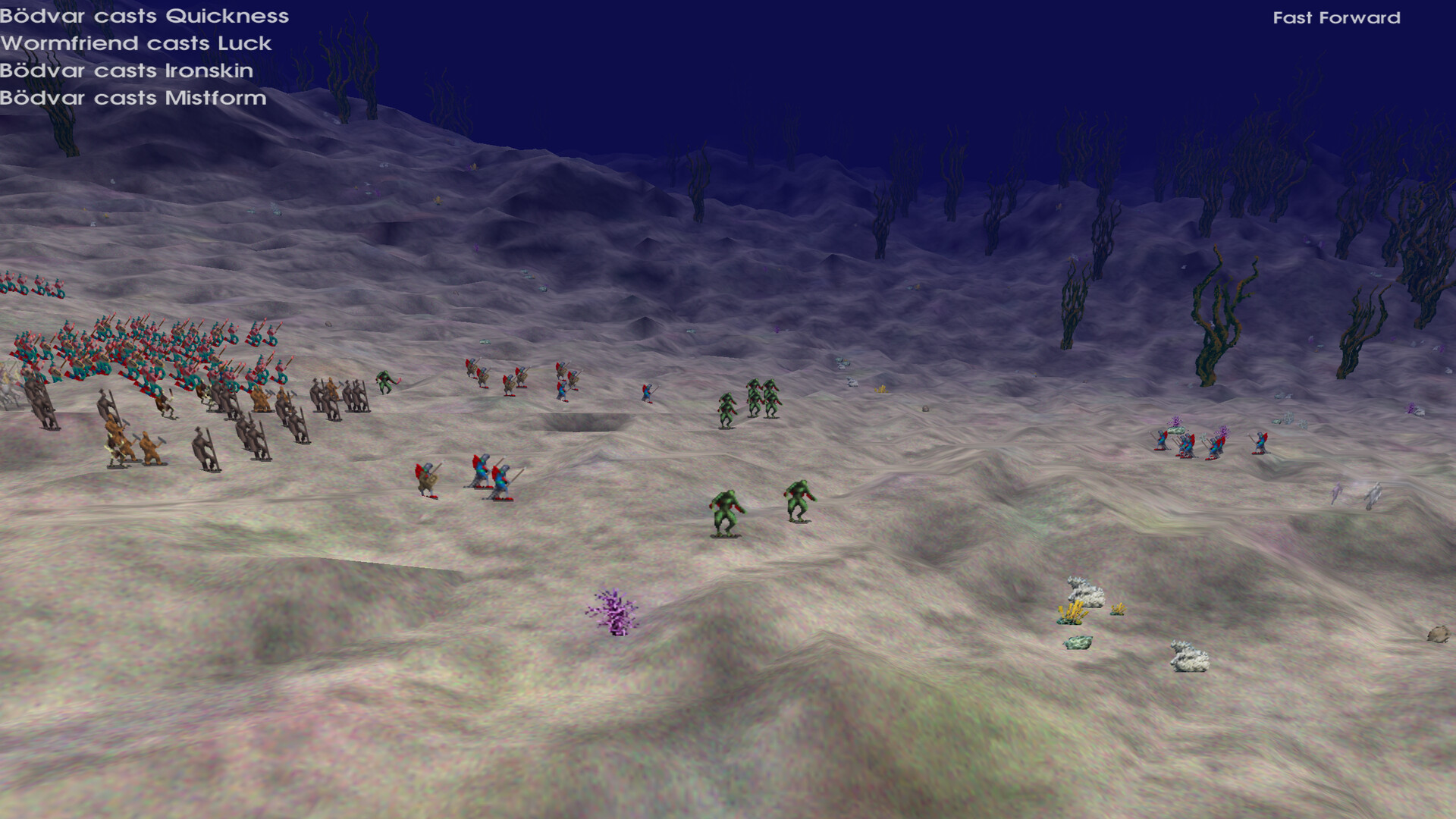1456x819 pixels.
Task: Click the 'Bödvar casts Mistform' log entry
Action: [133, 98]
